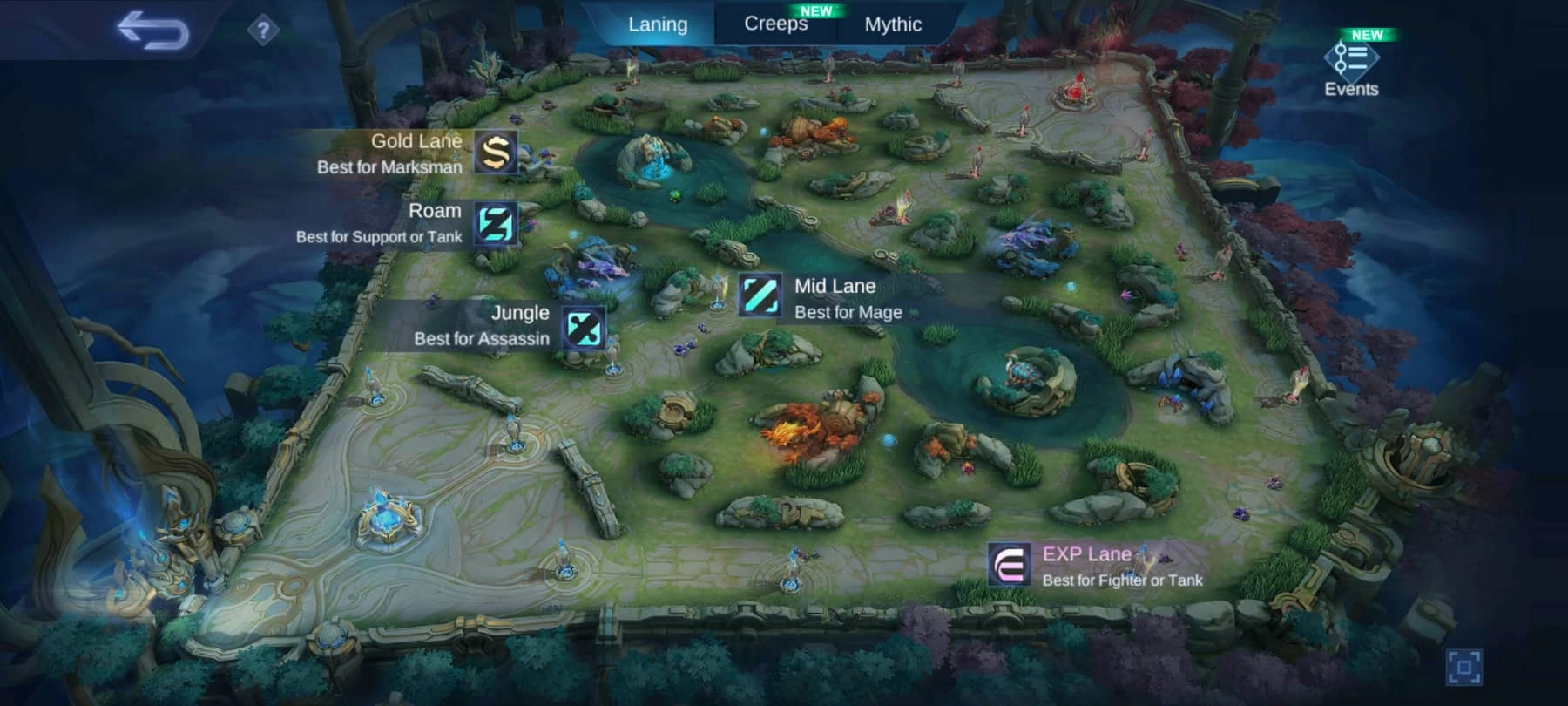
Task: Select the Gold Lane icon
Action: point(494,153)
